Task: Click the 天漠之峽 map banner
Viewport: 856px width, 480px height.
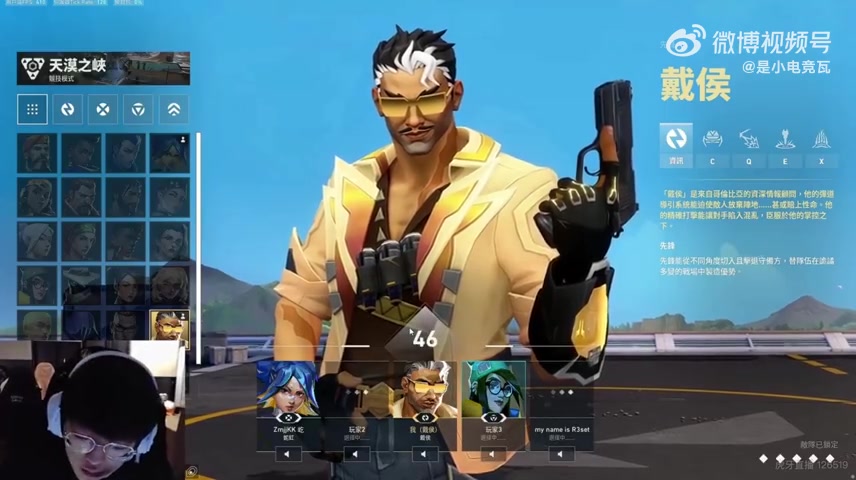Action: [103, 68]
